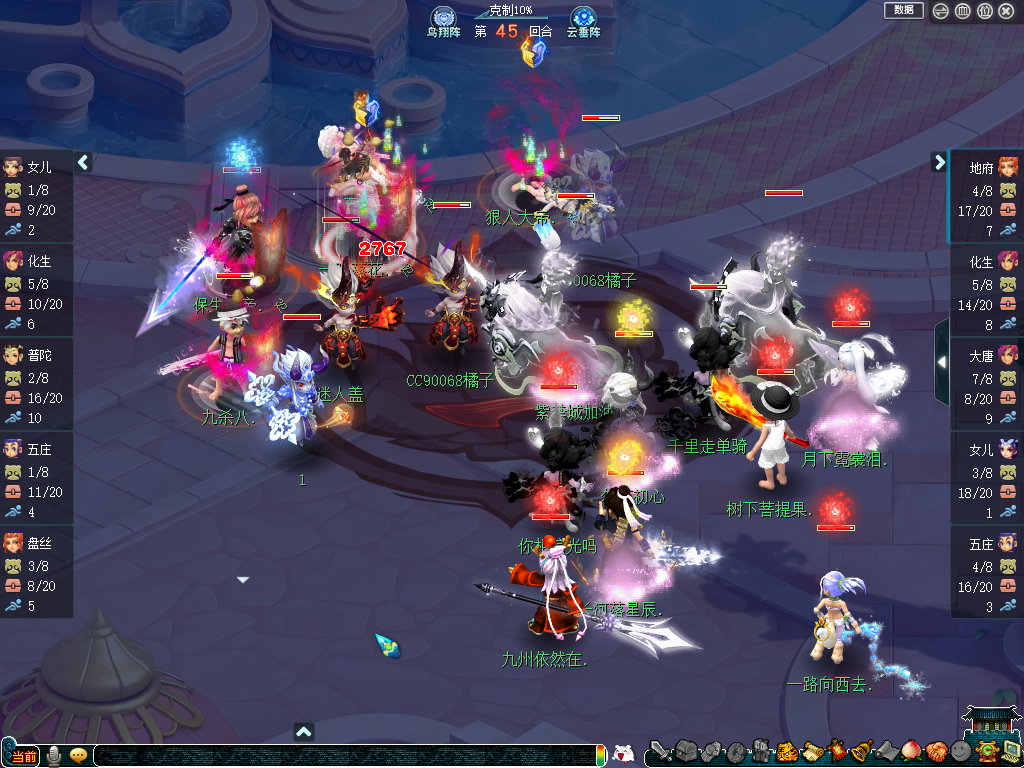Open the tiger head icon in toolbar

pyautogui.click(x=787, y=750)
